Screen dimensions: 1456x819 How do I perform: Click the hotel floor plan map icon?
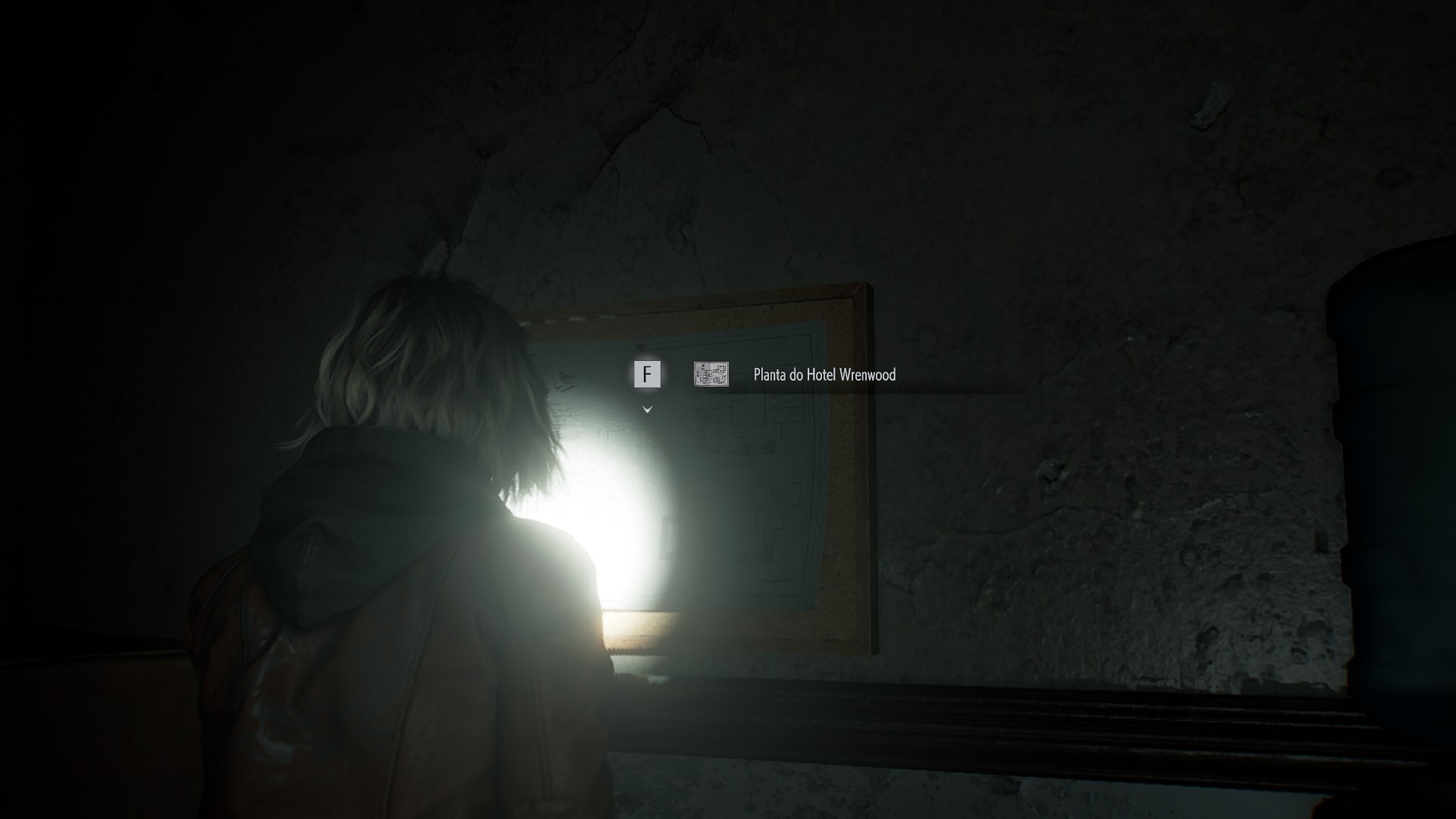tap(711, 374)
